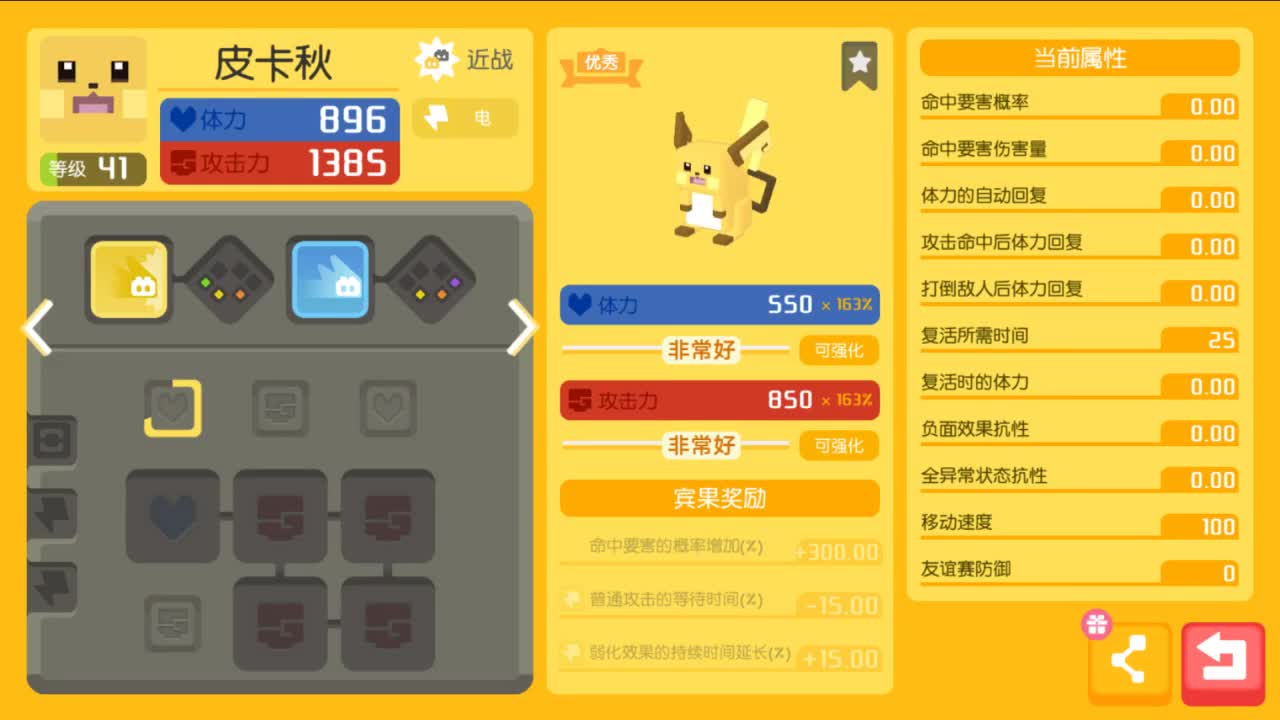
Task: Click the electric 电 type icon
Action: [435, 118]
